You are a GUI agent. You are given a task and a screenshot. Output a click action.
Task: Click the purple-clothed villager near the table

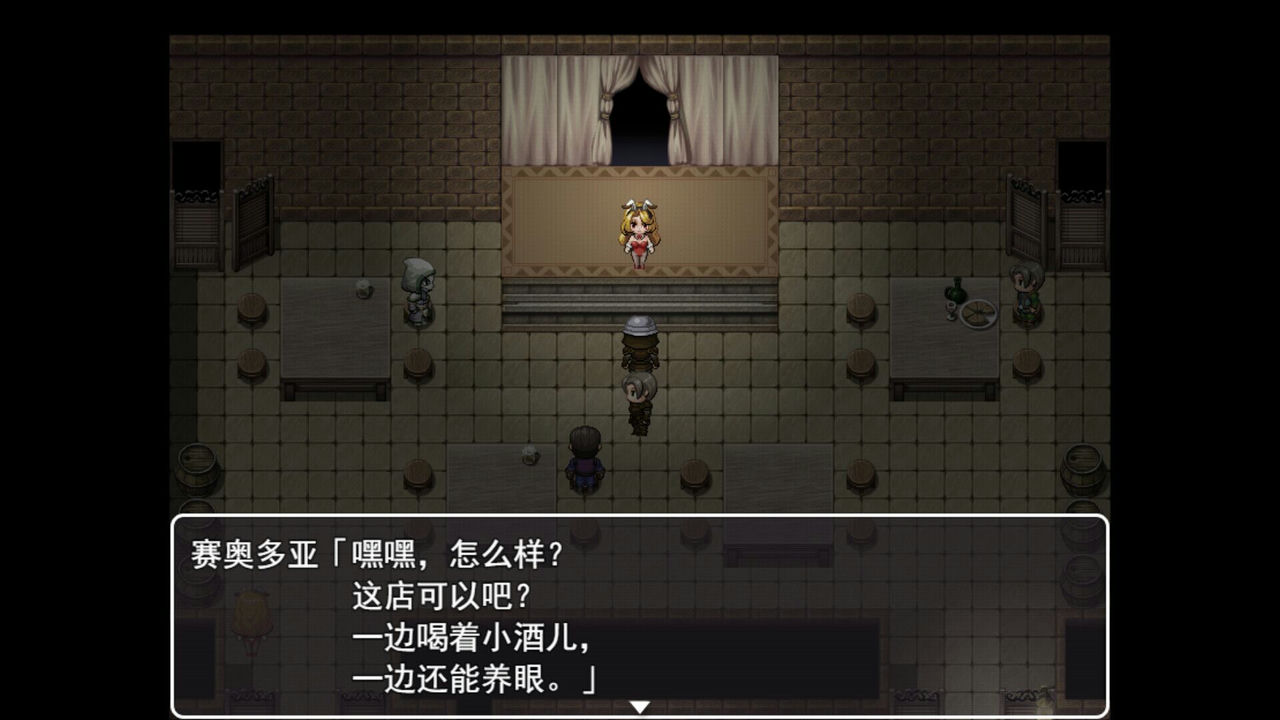coord(585,462)
